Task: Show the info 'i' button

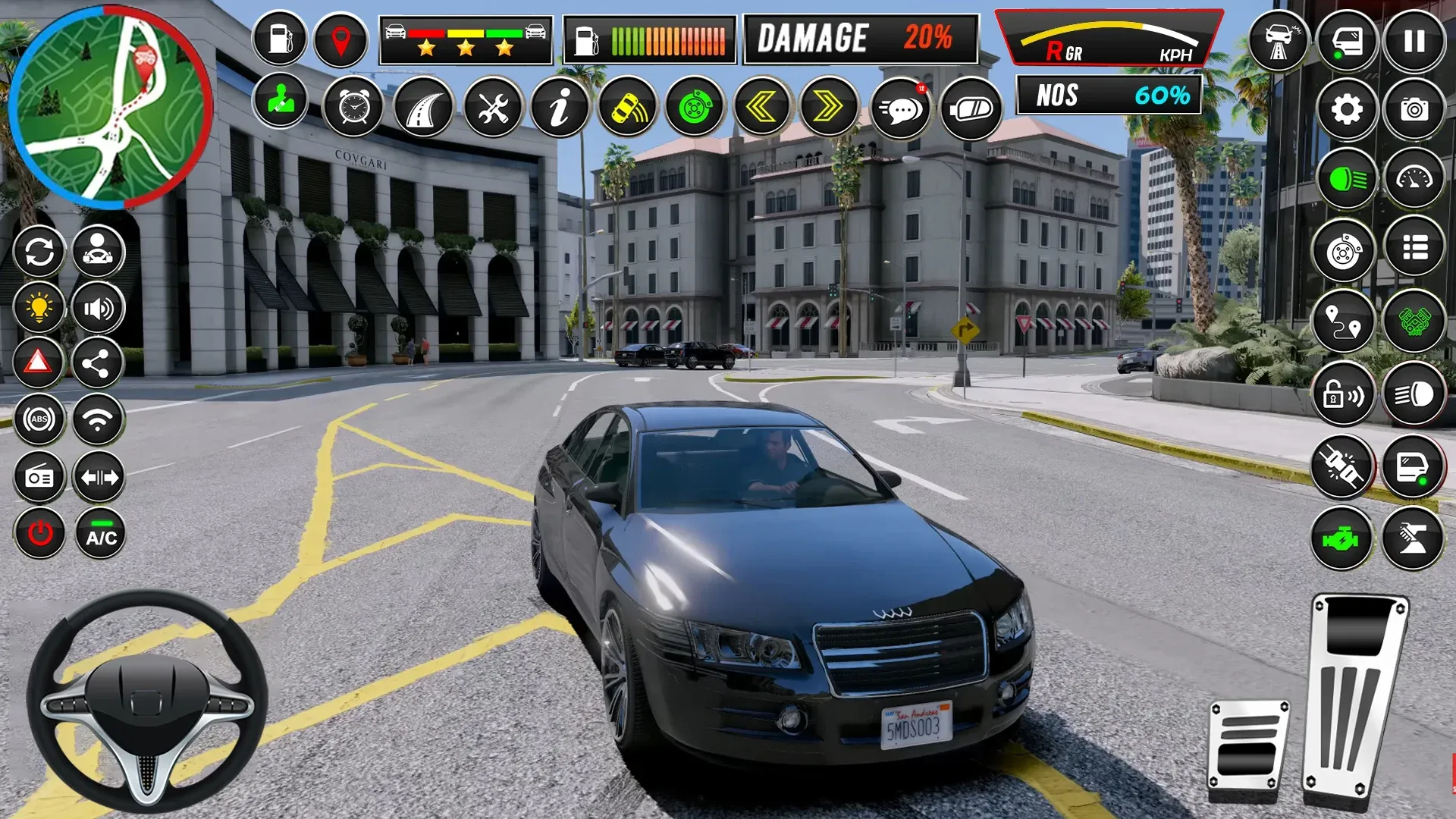Action: [x=560, y=108]
